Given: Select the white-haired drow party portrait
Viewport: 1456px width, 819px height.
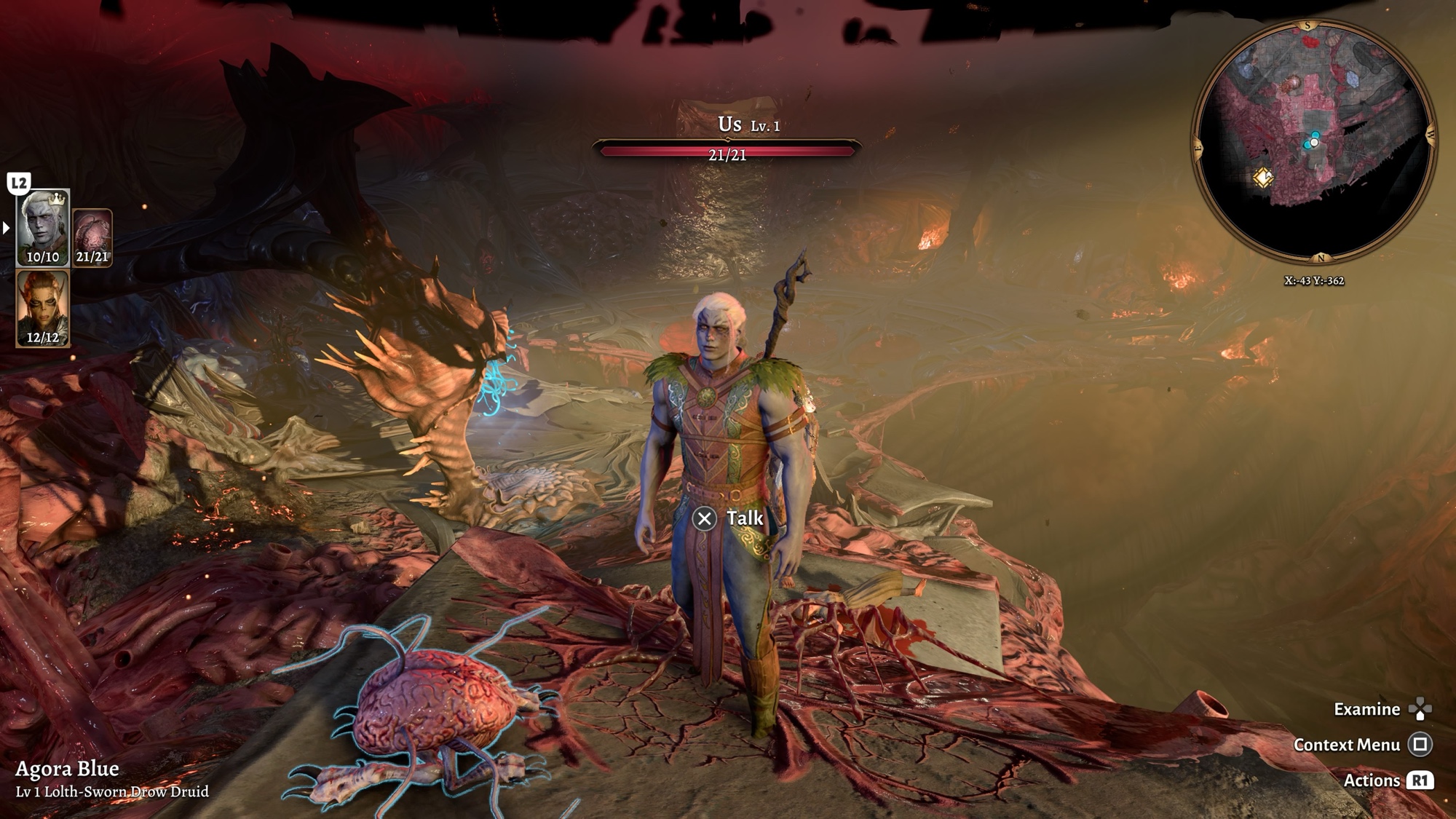Looking at the screenshot, I should click(43, 226).
